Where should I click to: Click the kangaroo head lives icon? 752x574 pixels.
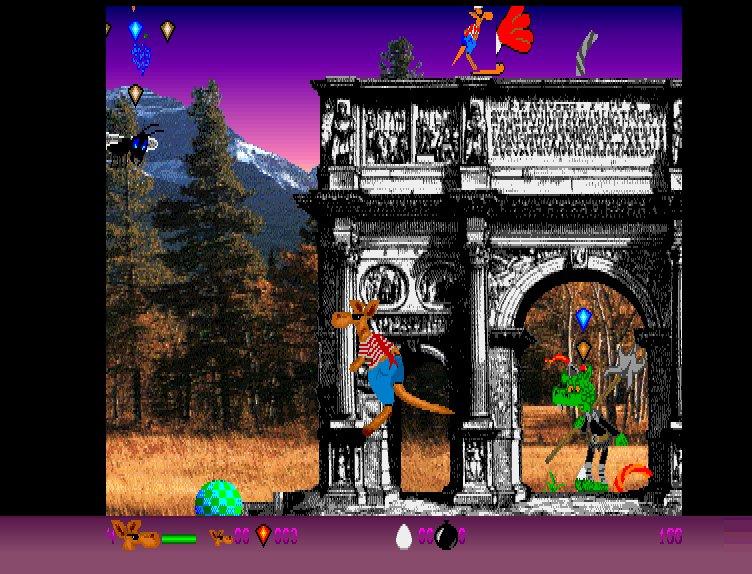[x=136, y=536]
